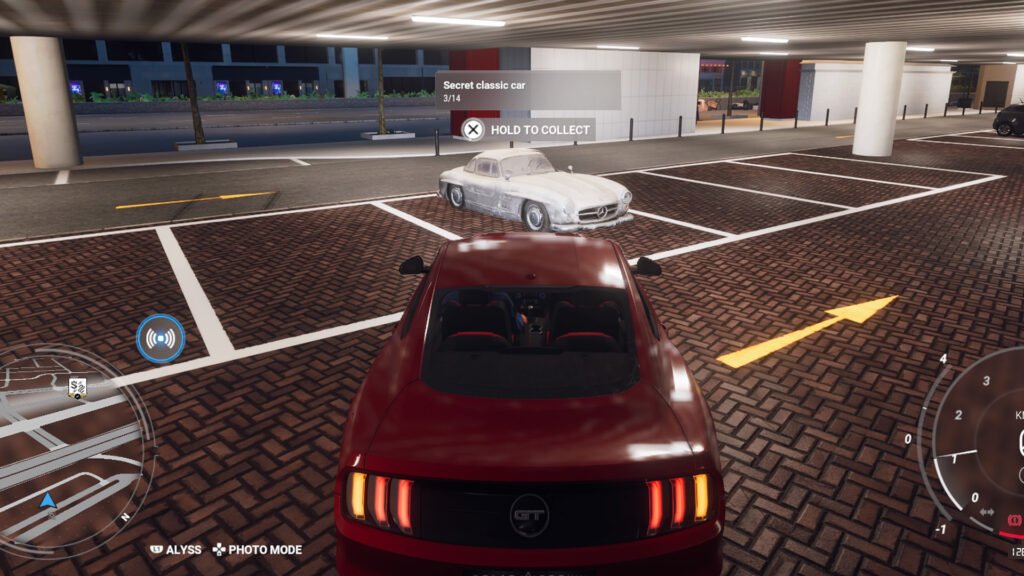Click the shop marker on the minimap
Viewport: 1024px width, 576px height.
pos(77,387)
